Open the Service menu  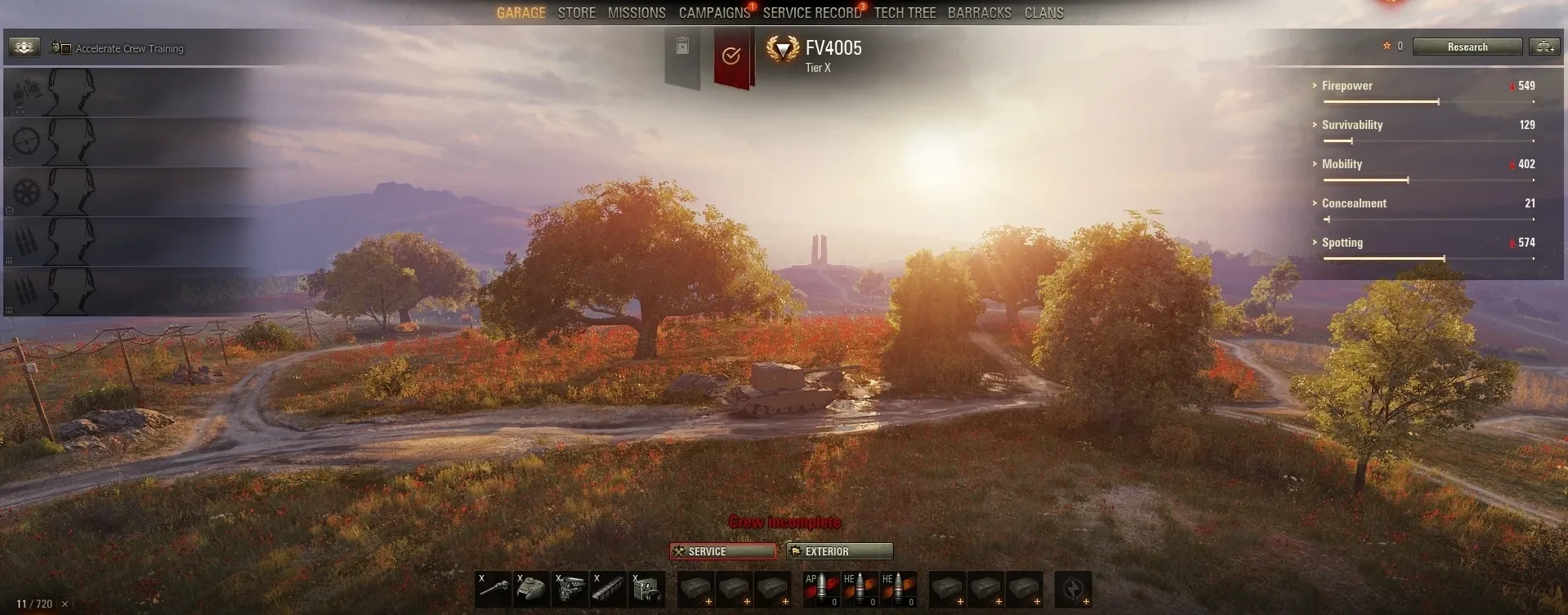click(x=723, y=551)
